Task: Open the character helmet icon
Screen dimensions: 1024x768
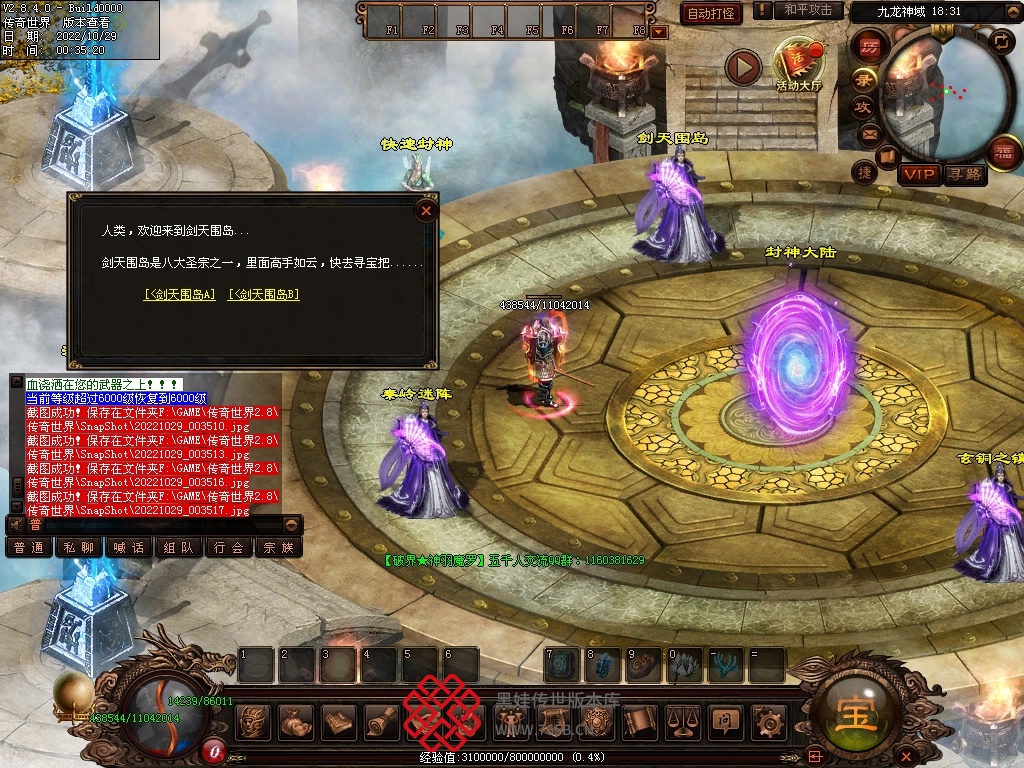Action: tap(254, 720)
